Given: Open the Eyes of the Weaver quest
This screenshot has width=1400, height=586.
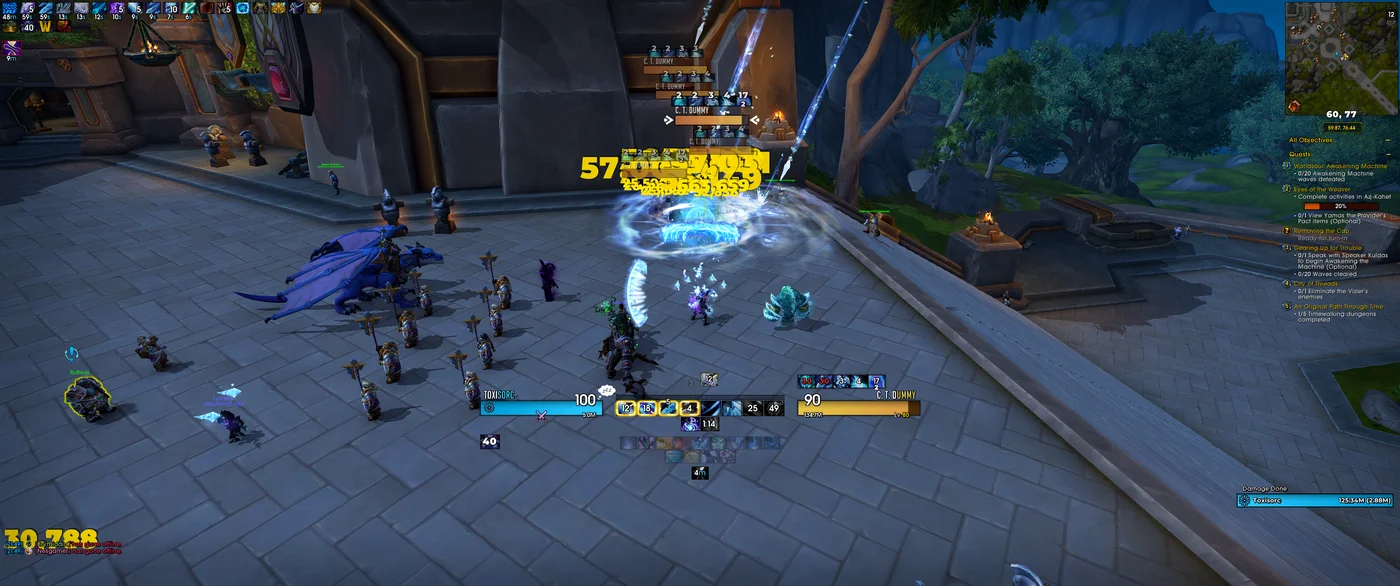Looking at the screenshot, I should coord(1323,189).
